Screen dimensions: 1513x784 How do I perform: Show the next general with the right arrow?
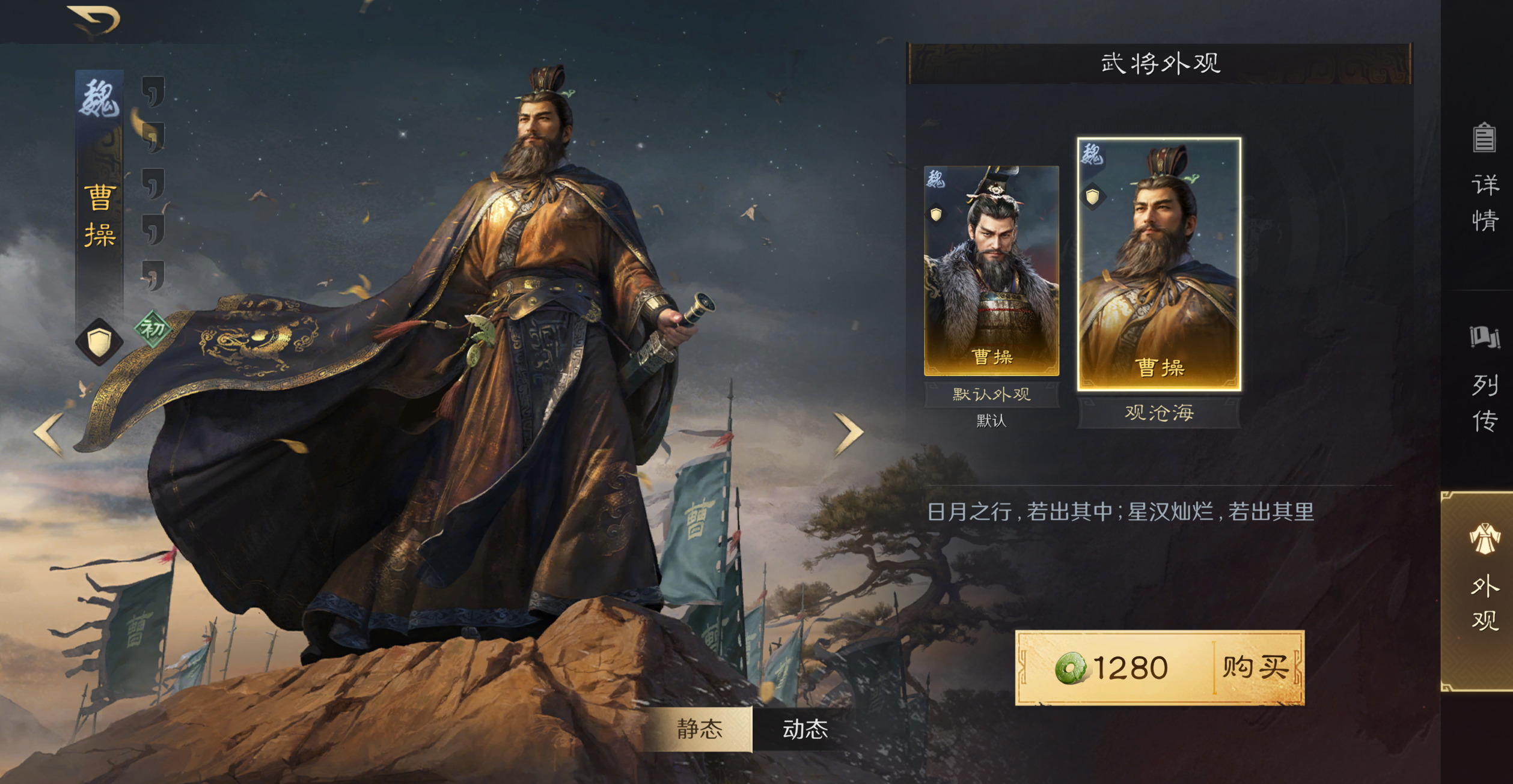click(x=848, y=433)
